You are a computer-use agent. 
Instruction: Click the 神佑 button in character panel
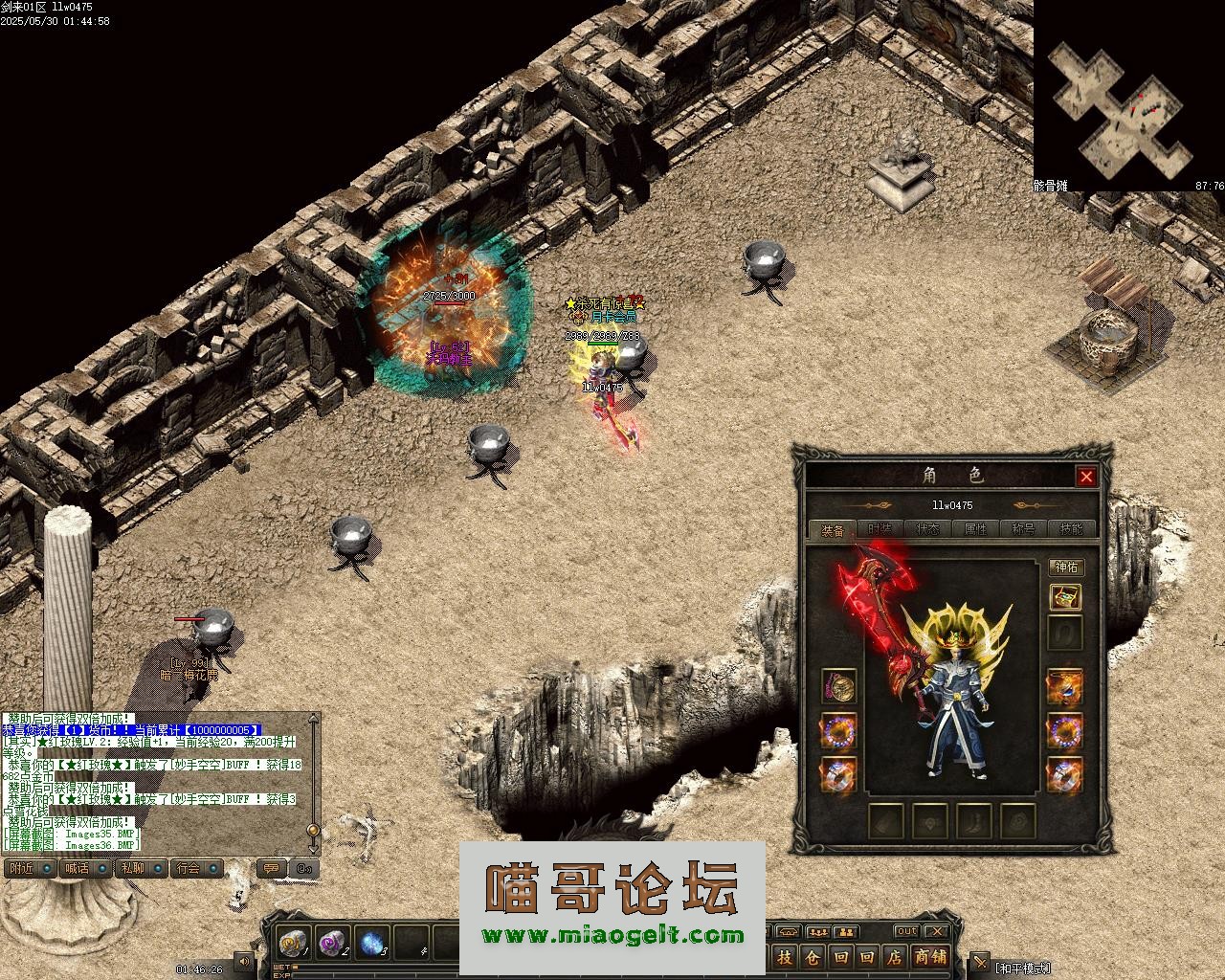click(x=1066, y=568)
